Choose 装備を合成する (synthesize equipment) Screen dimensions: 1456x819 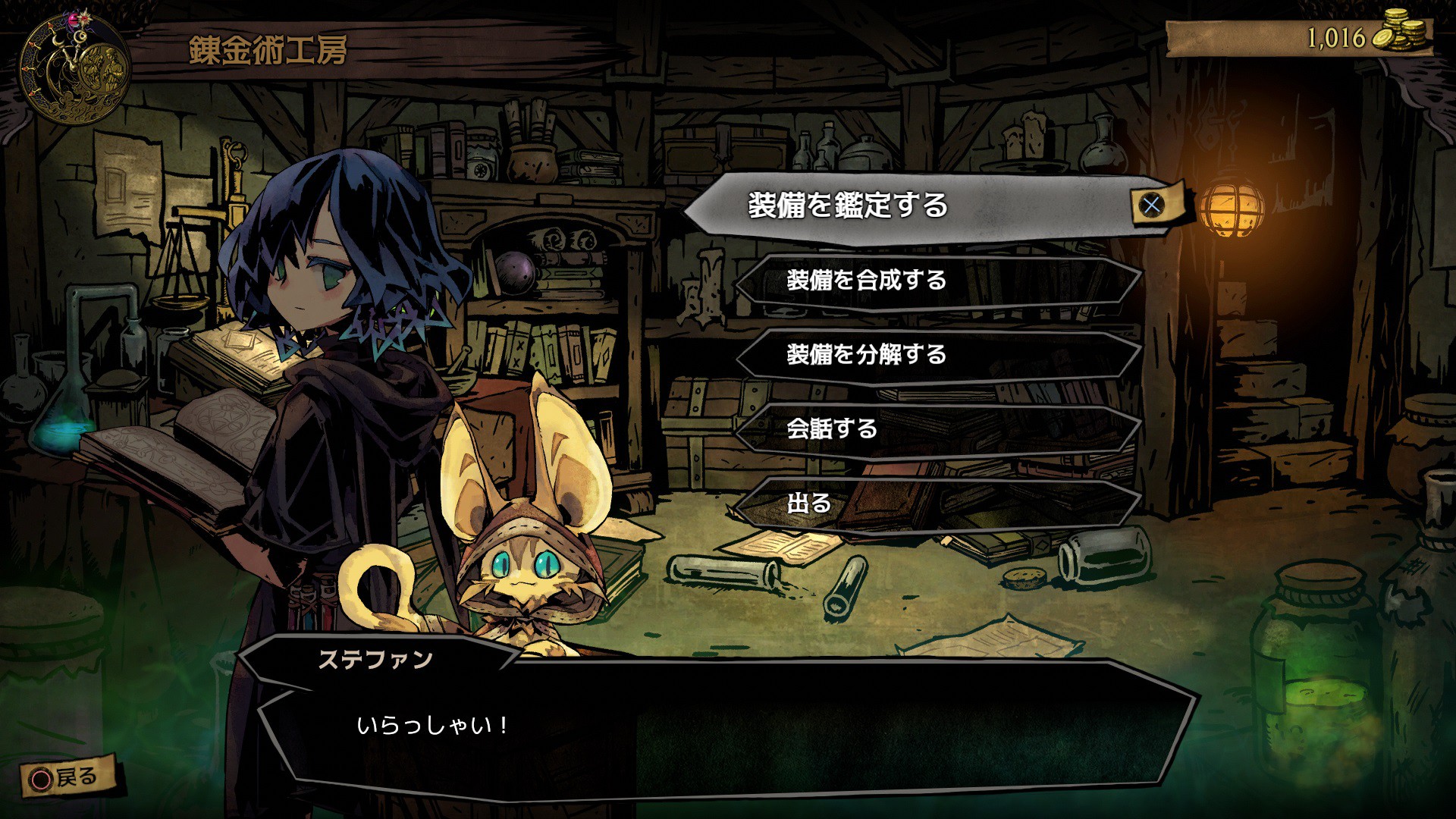pyautogui.click(x=939, y=281)
